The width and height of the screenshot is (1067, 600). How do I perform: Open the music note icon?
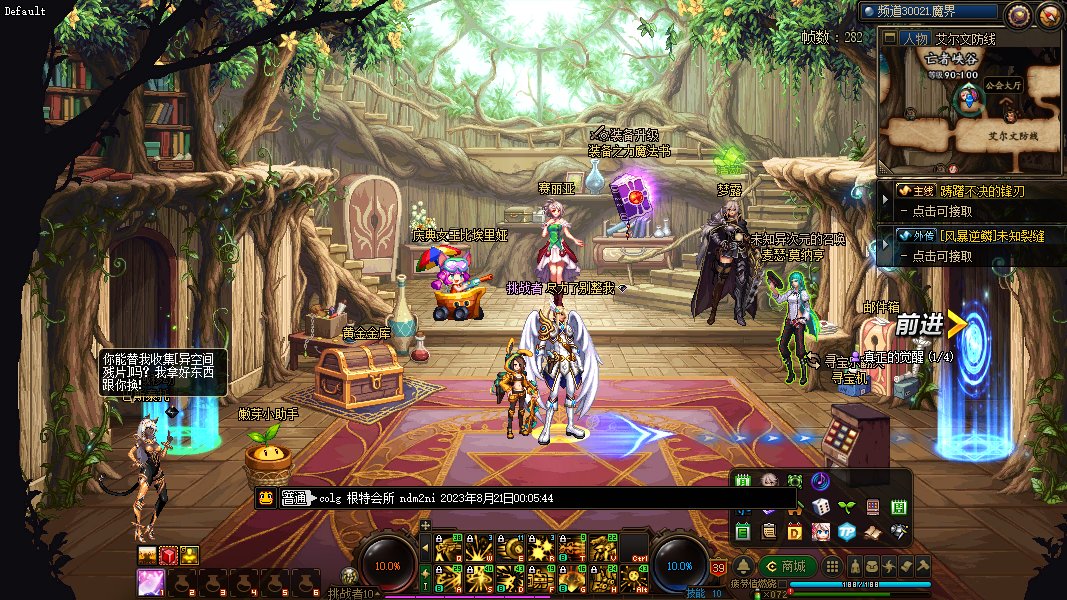(x=820, y=481)
